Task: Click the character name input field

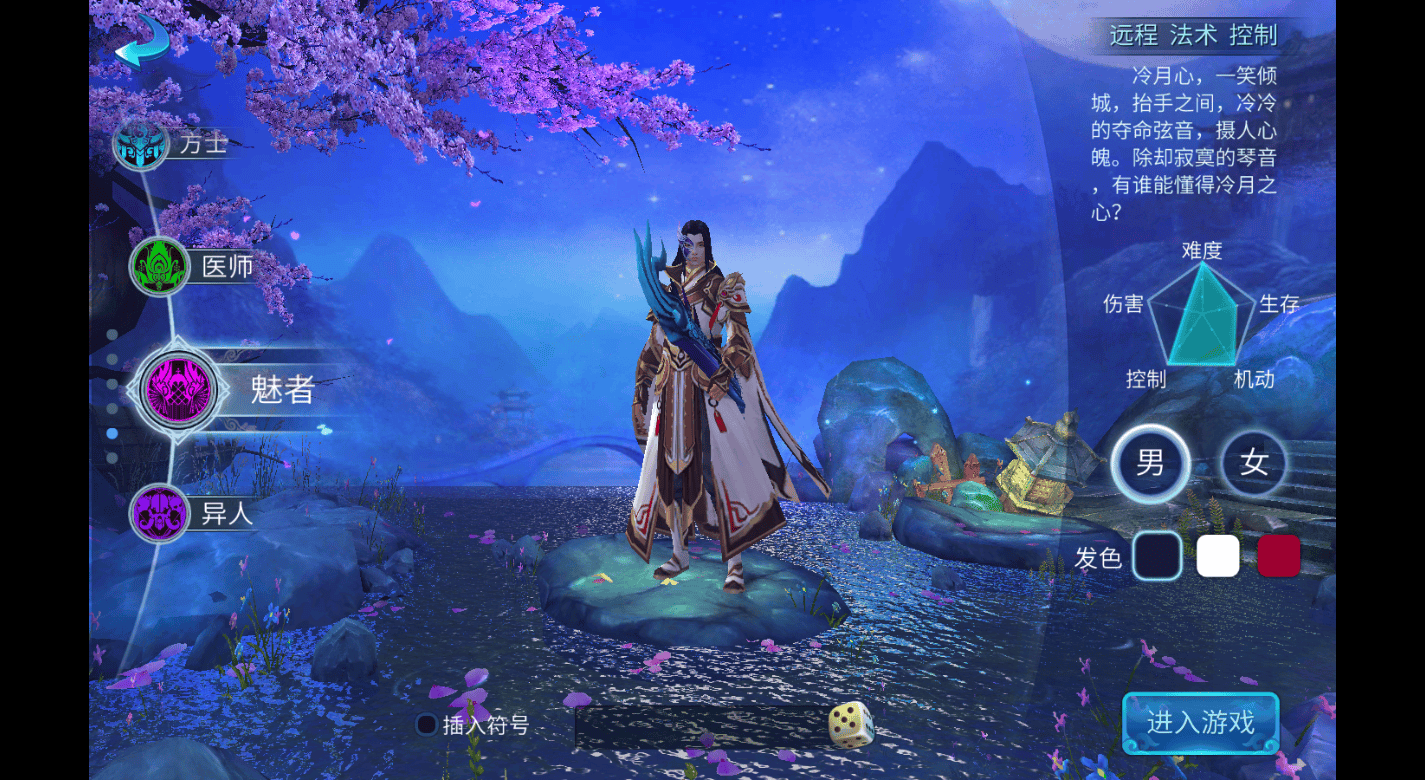Action: (700, 727)
